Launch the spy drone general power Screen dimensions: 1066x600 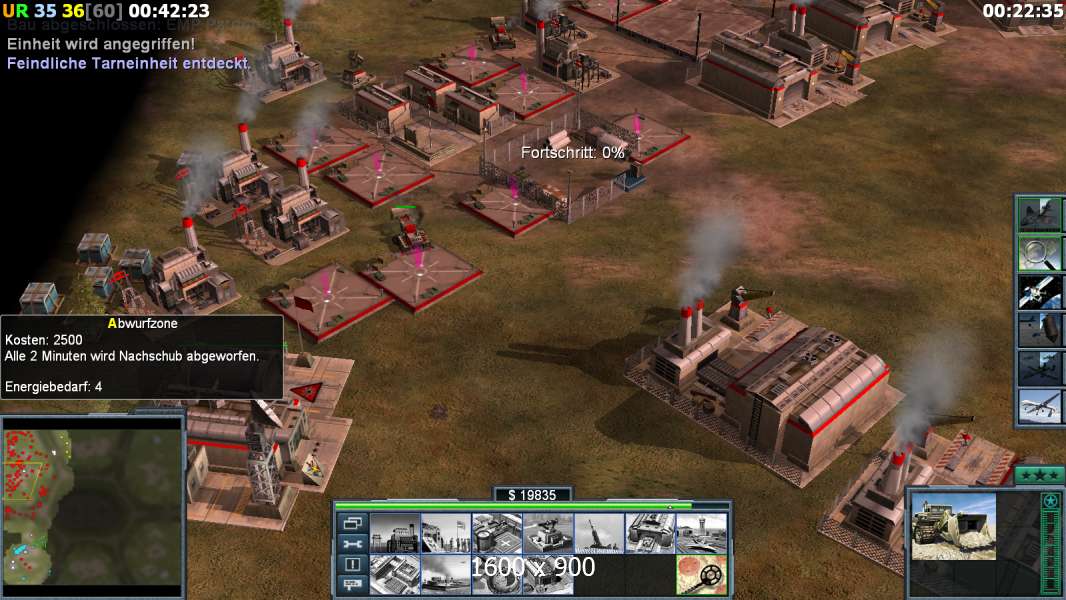point(1039,406)
